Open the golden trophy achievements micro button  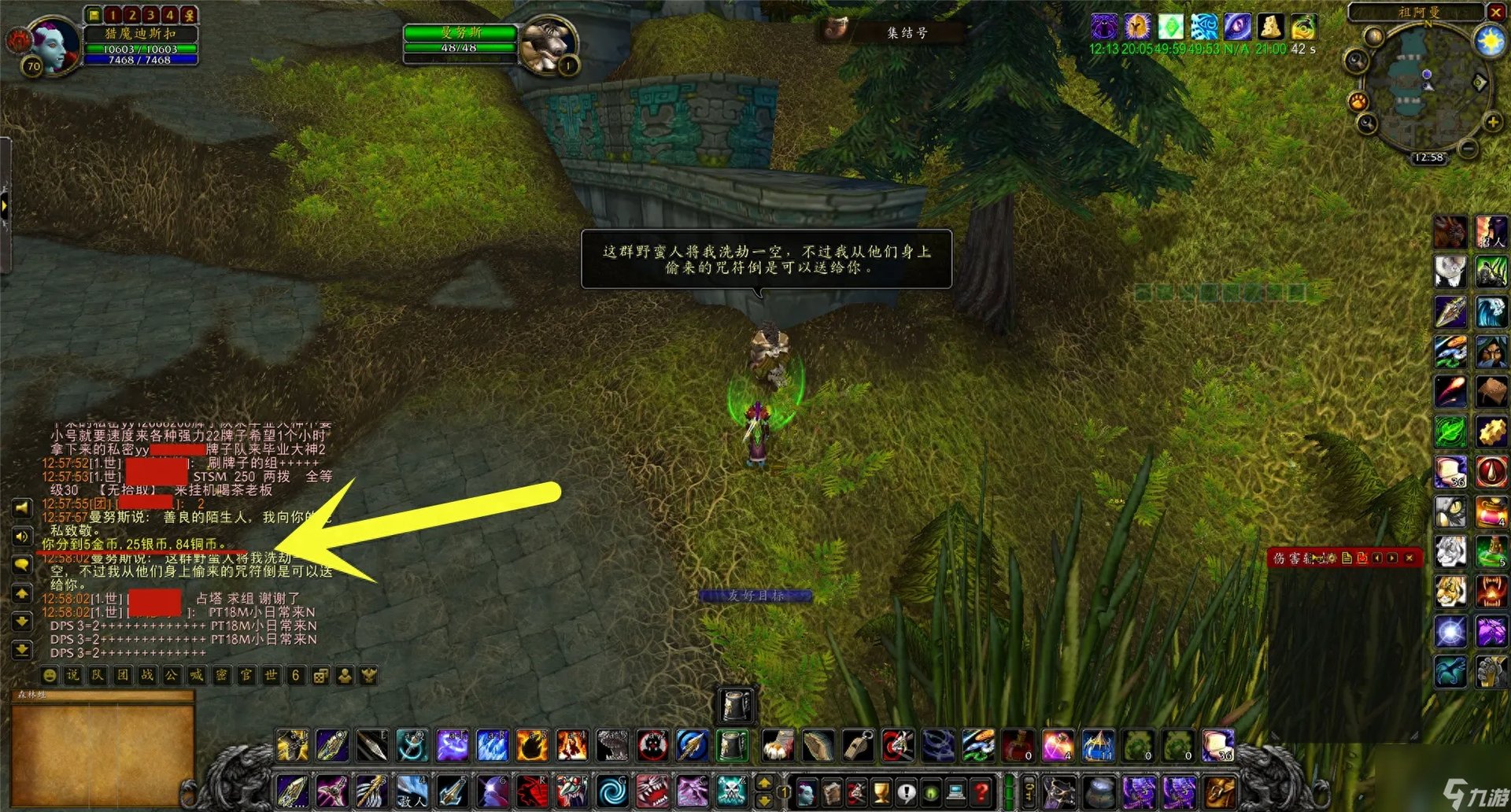tap(881, 792)
